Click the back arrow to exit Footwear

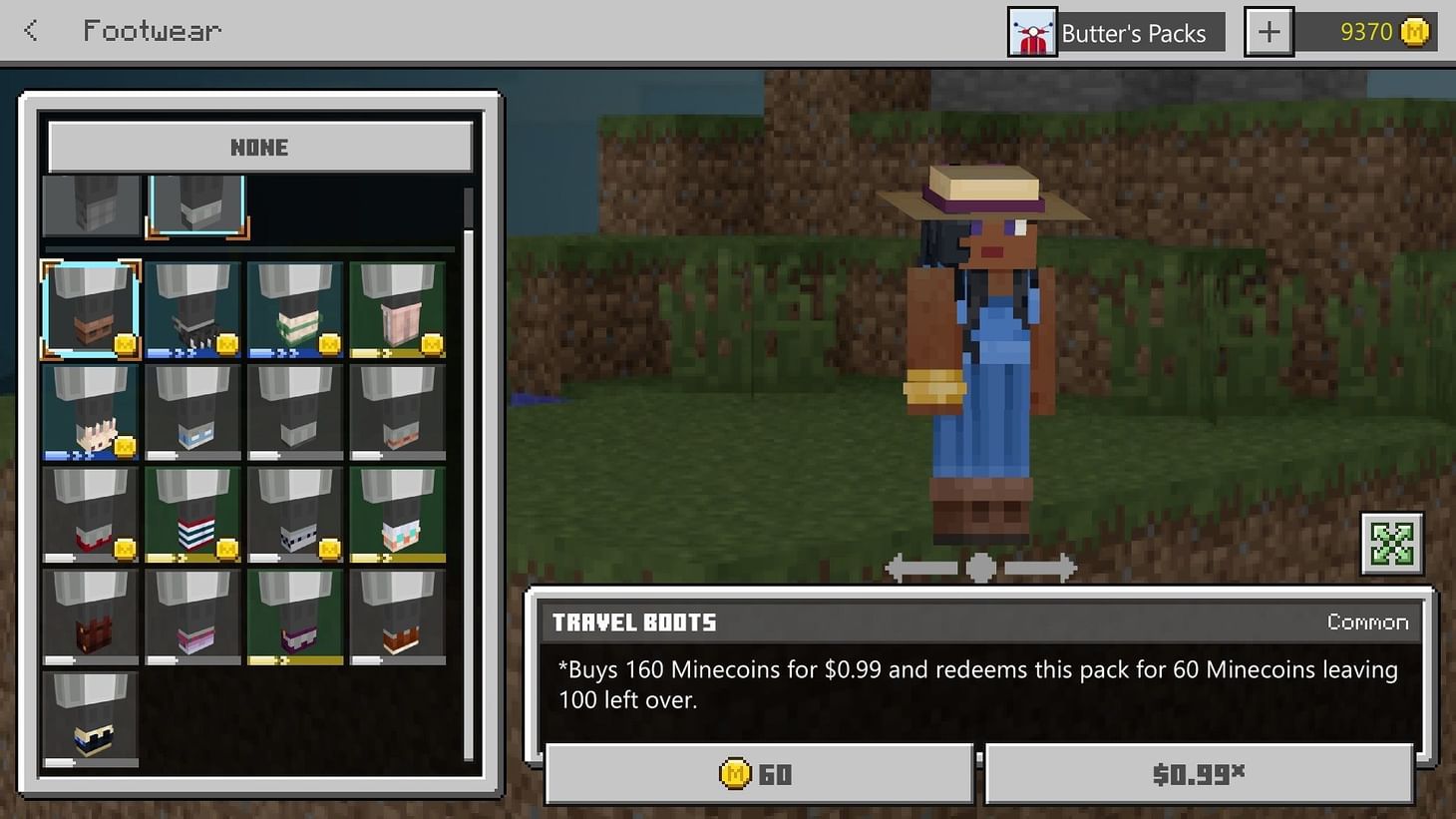pyautogui.click(x=30, y=30)
